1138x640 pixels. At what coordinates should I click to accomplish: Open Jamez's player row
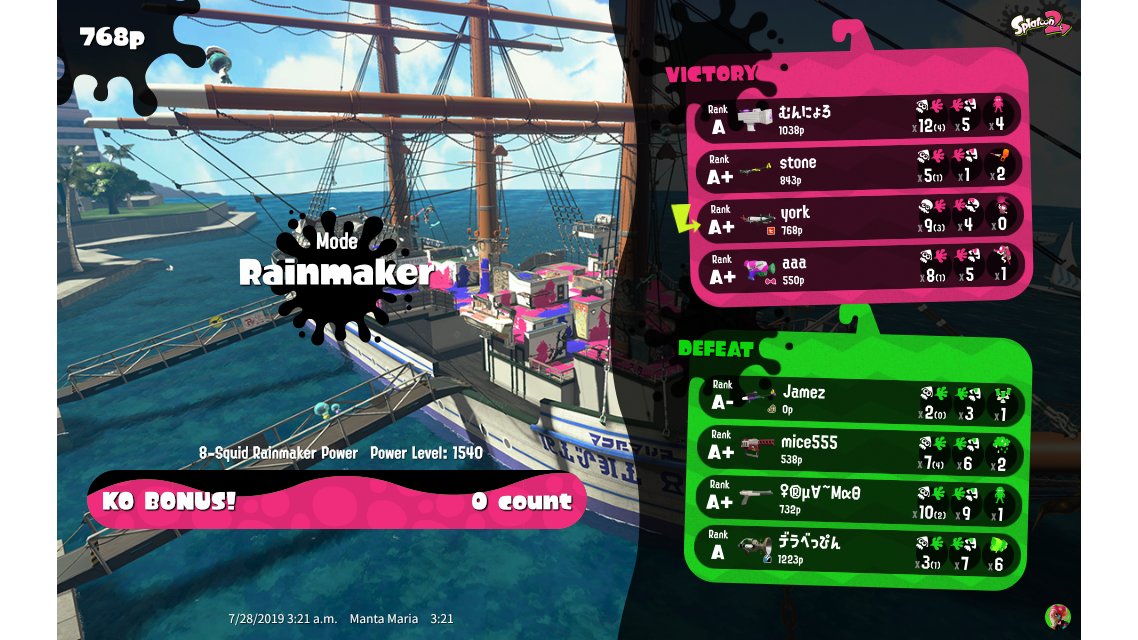click(857, 401)
